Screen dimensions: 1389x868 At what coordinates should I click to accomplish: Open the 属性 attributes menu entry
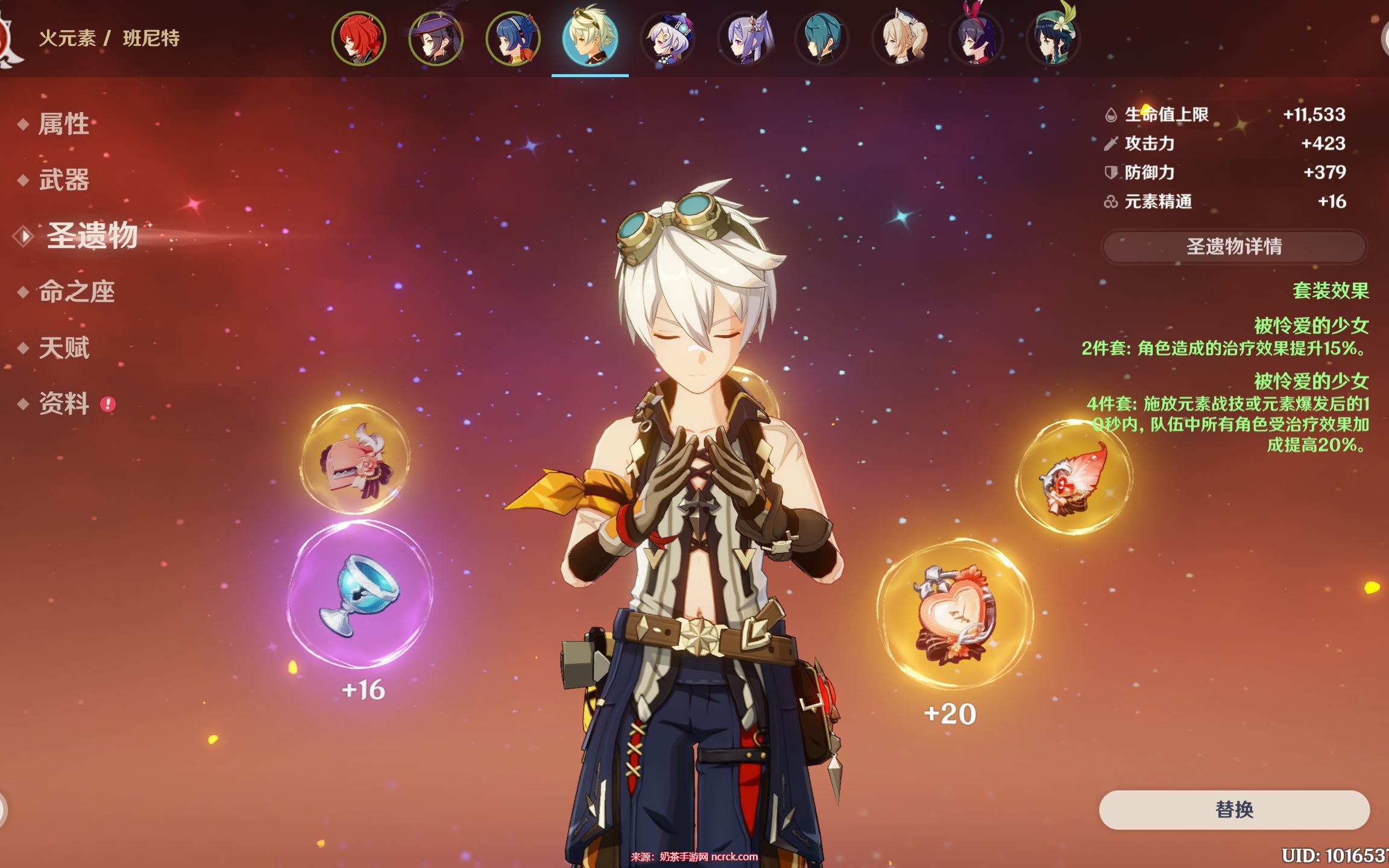coord(63,124)
